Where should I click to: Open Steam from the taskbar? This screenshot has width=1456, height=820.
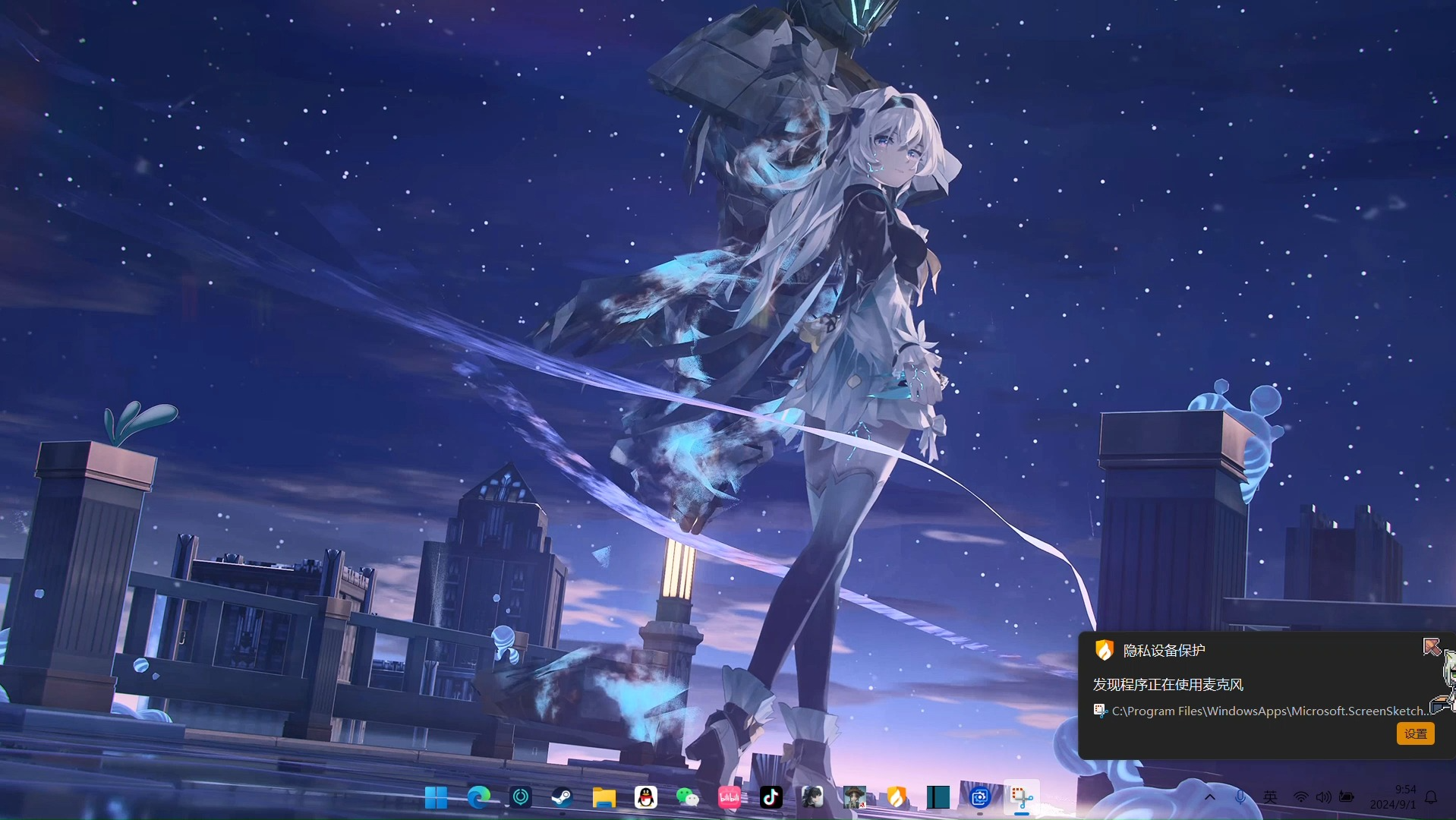pyautogui.click(x=562, y=797)
